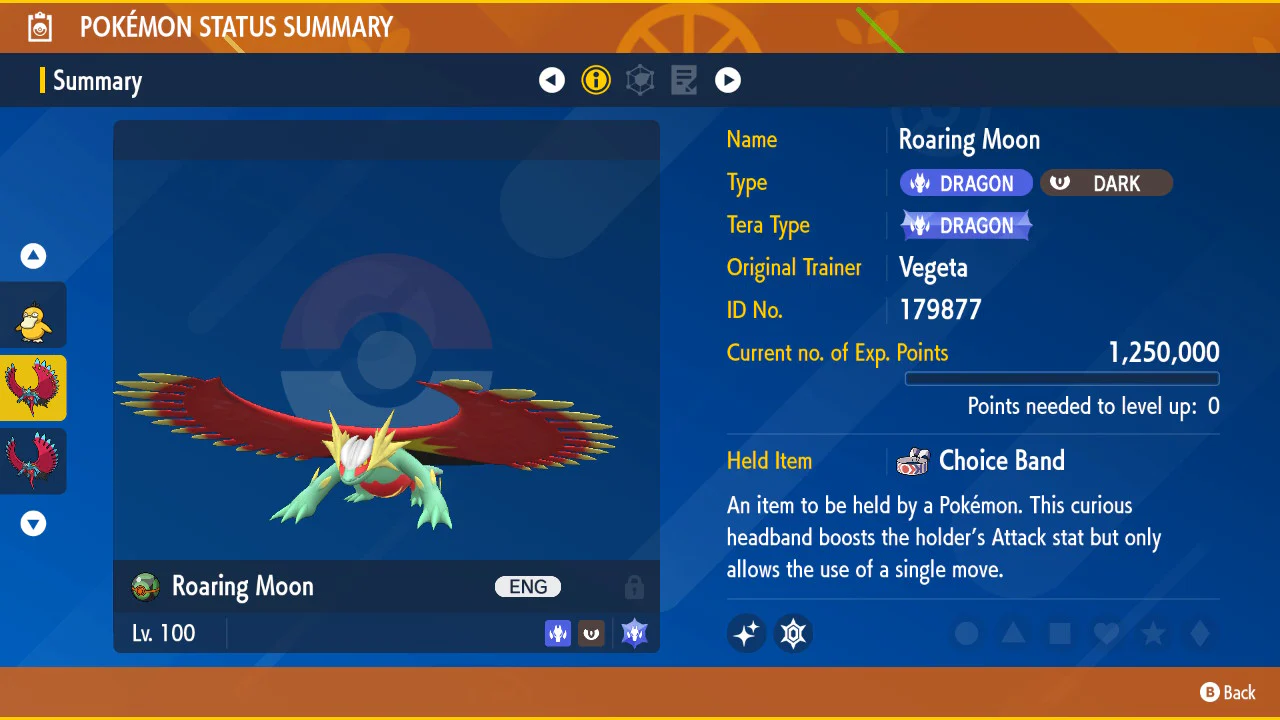Toggle the square marking
This screenshot has height=720, width=1280.
[1060, 633]
